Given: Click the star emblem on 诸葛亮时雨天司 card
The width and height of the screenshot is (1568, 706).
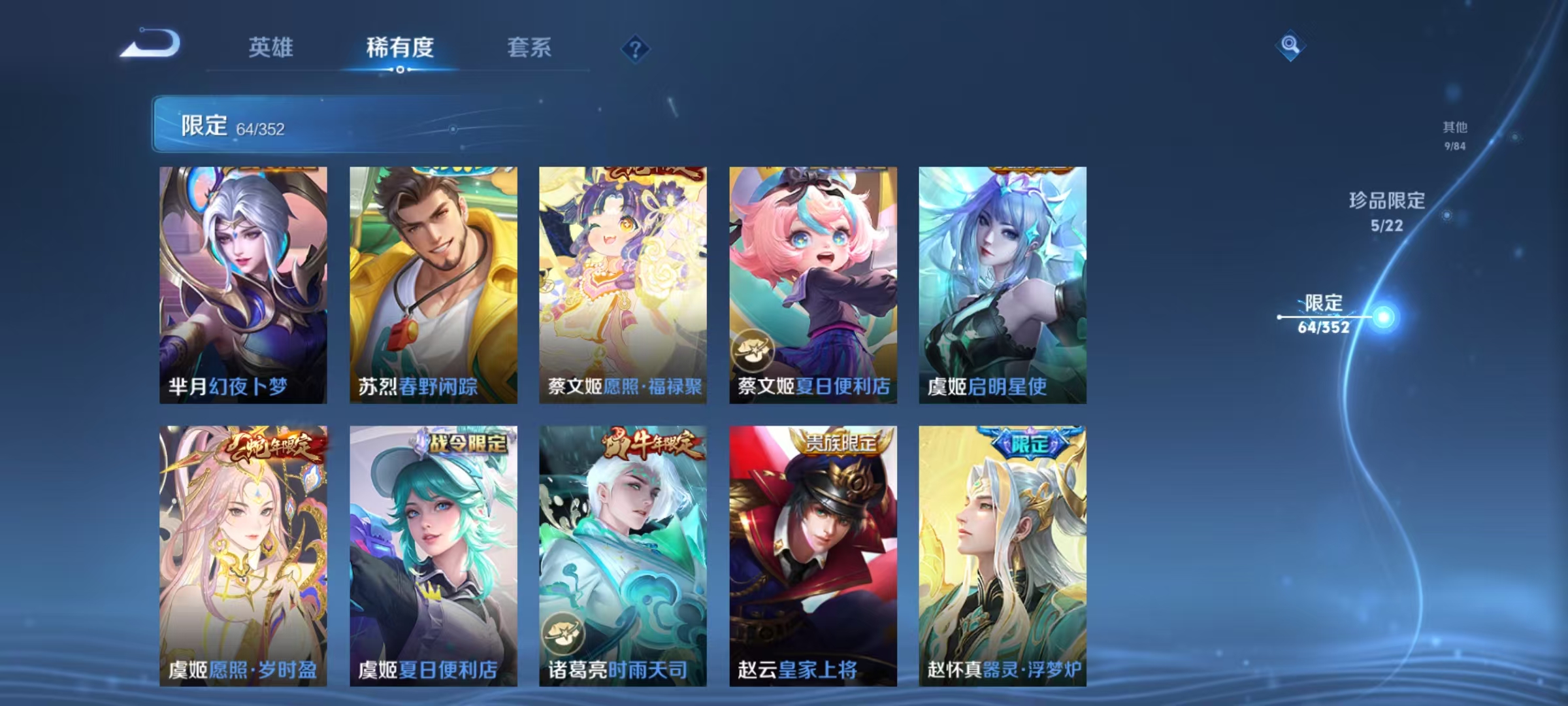Looking at the screenshot, I should coord(563,631).
